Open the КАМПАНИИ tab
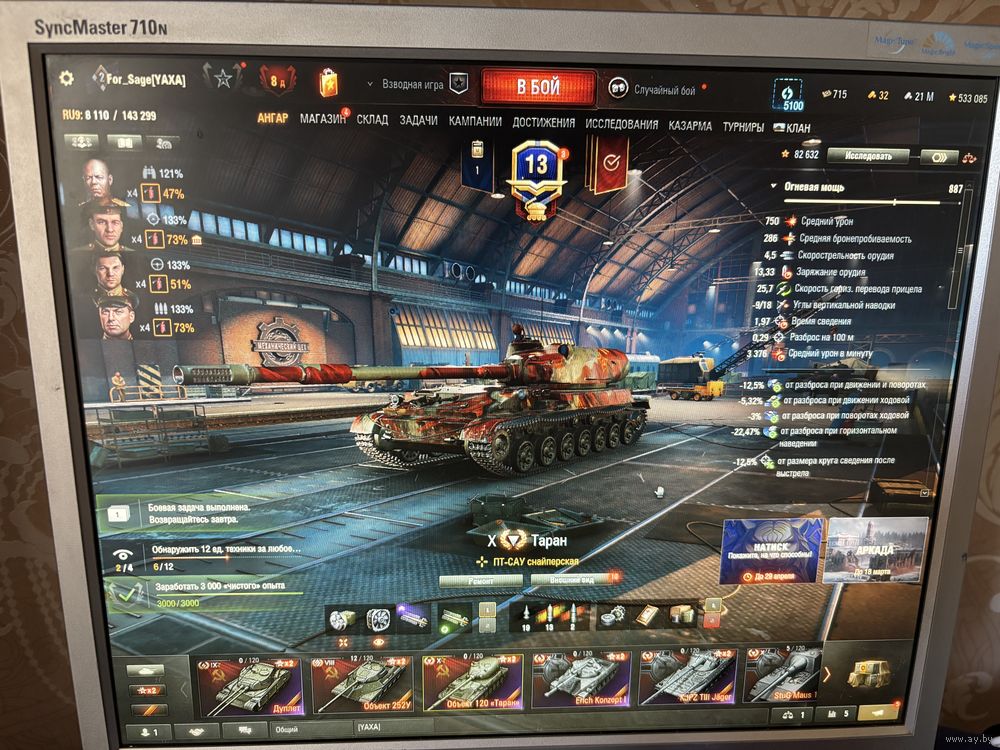1000x750 pixels. 475,122
